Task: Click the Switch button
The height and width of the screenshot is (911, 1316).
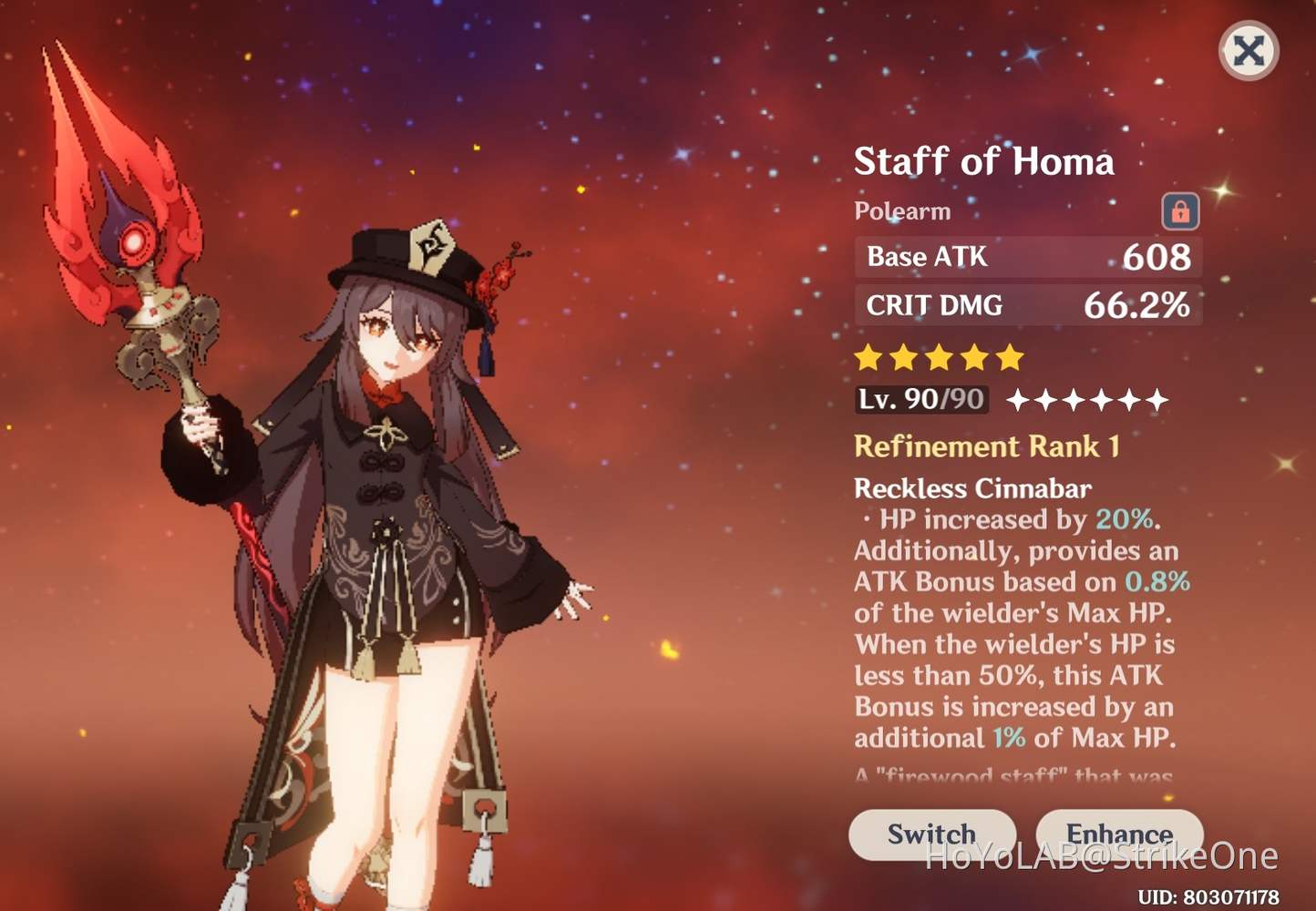Action: click(x=931, y=834)
